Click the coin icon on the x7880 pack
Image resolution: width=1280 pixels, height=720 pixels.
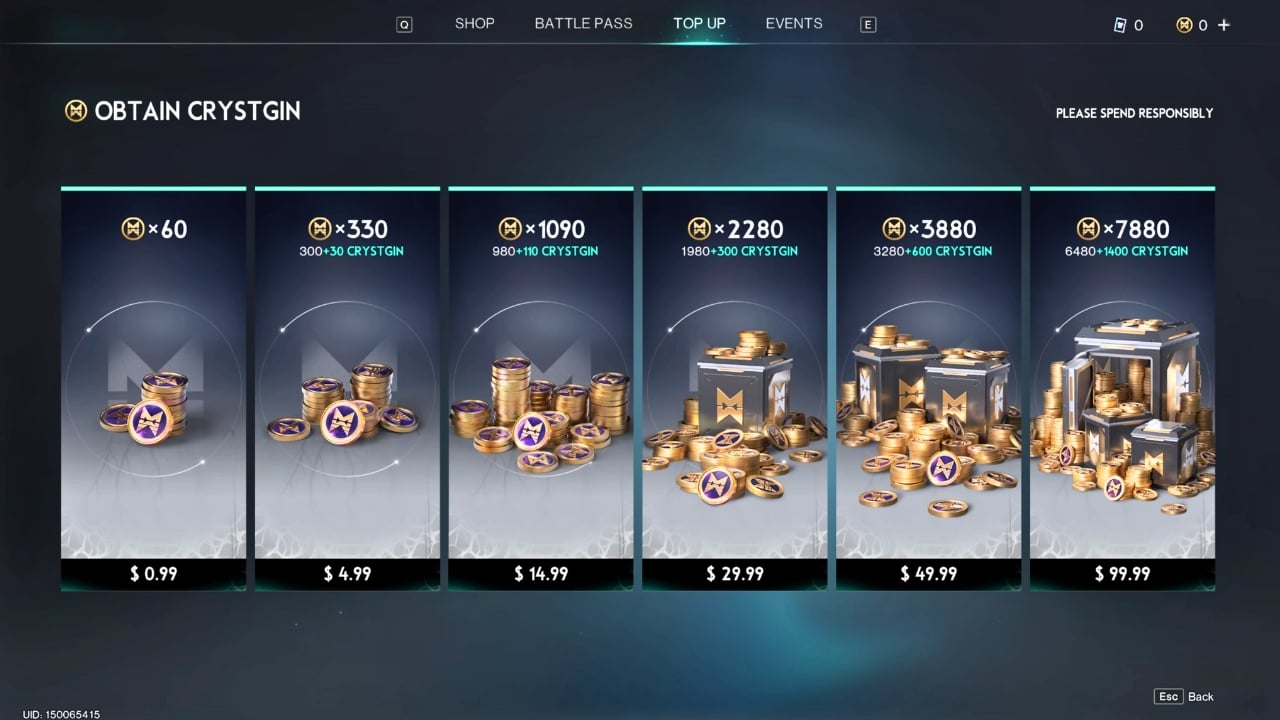(1089, 228)
